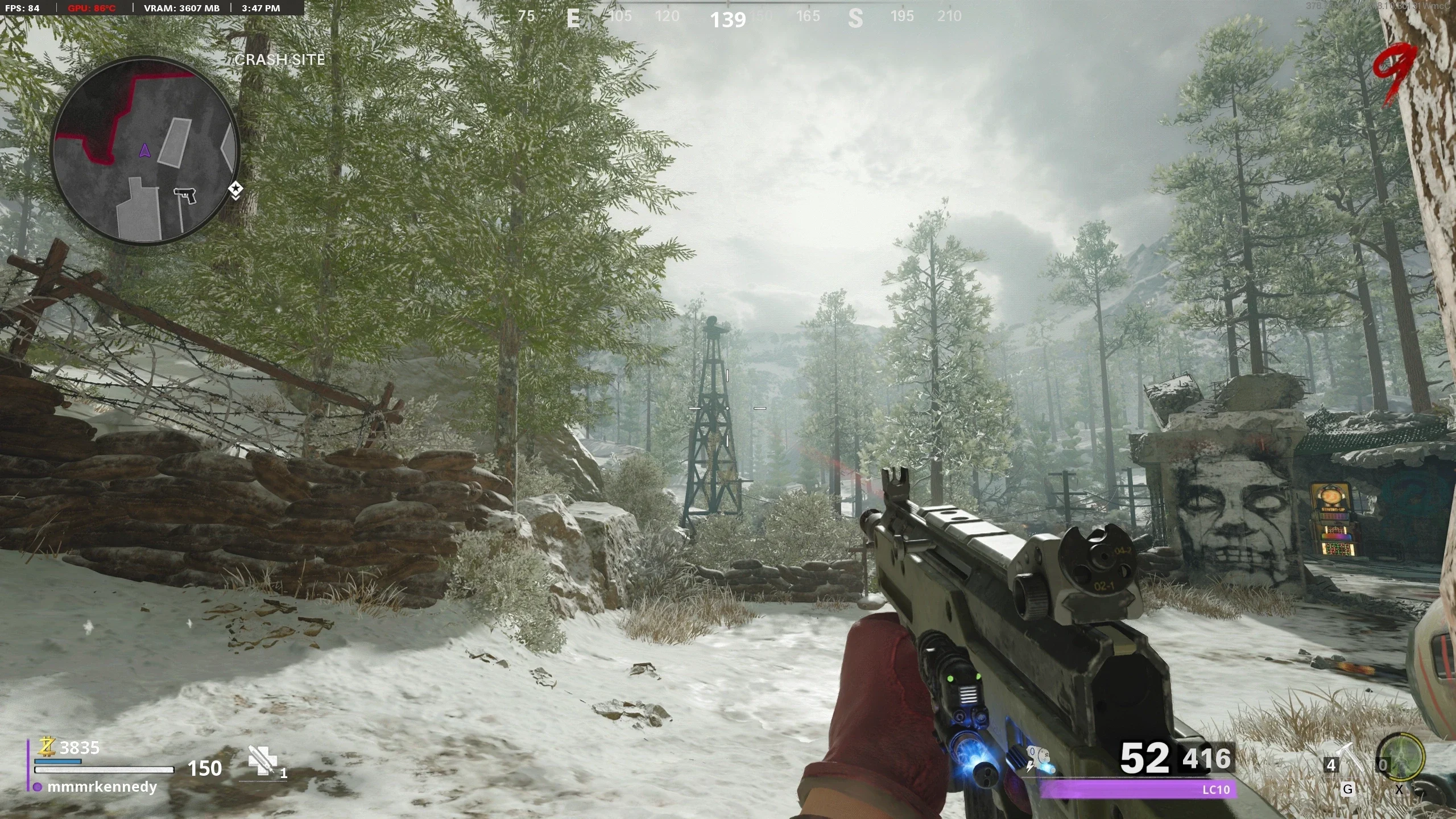Select the pistol marker on the minimap
The width and height of the screenshot is (1456, 819).
(185, 196)
